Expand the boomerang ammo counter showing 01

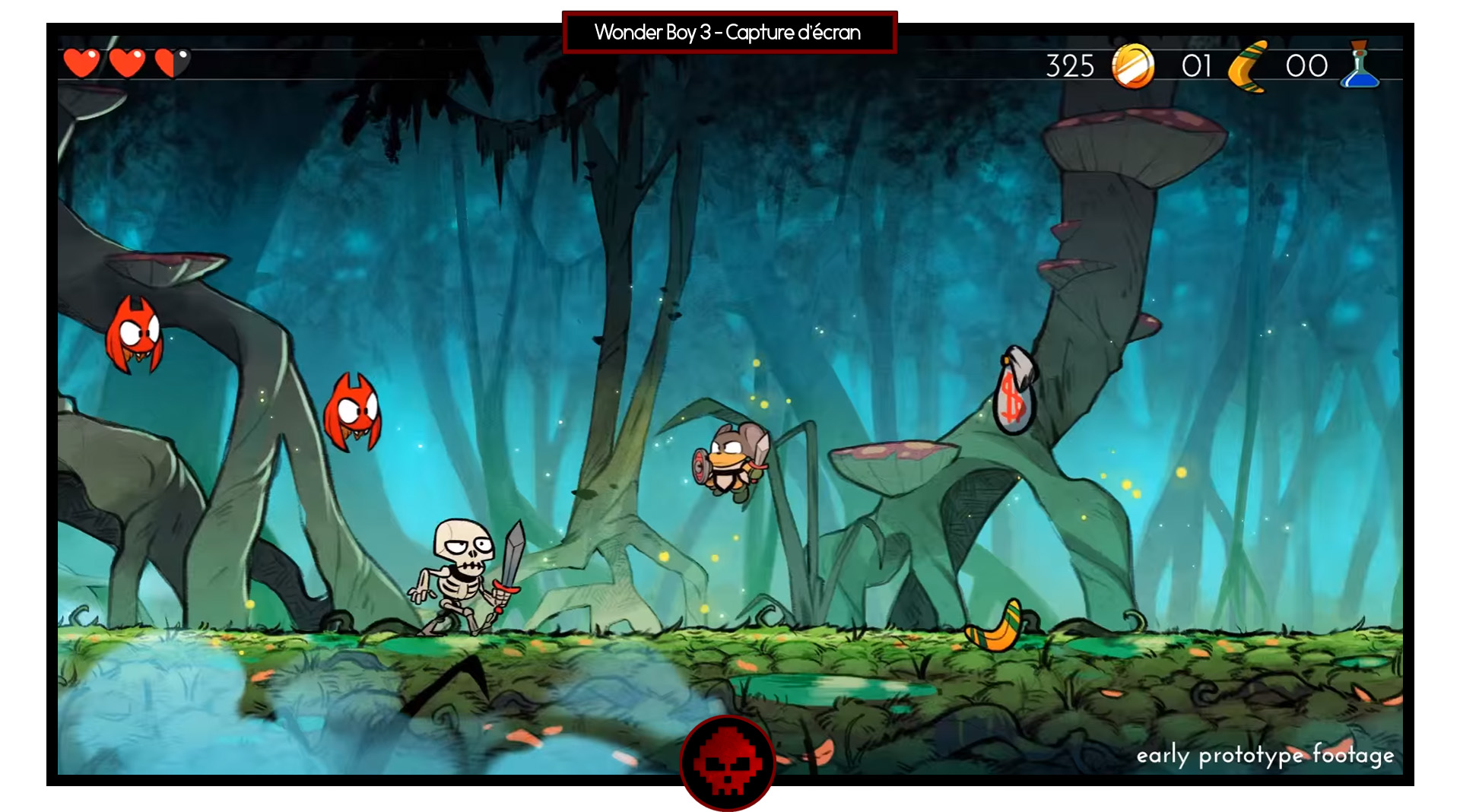pyautogui.click(x=1196, y=67)
